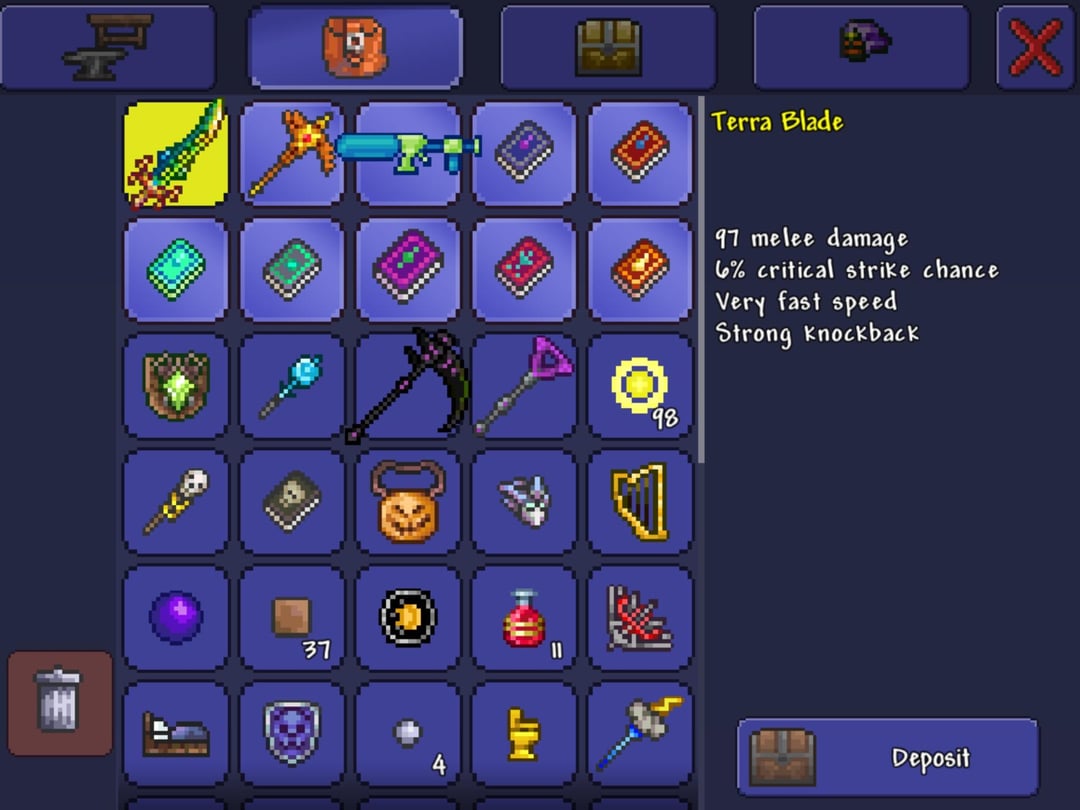Pick the jack-o-lantern pumpkin item slot
This screenshot has height=810, width=1080.
point(408,502)
